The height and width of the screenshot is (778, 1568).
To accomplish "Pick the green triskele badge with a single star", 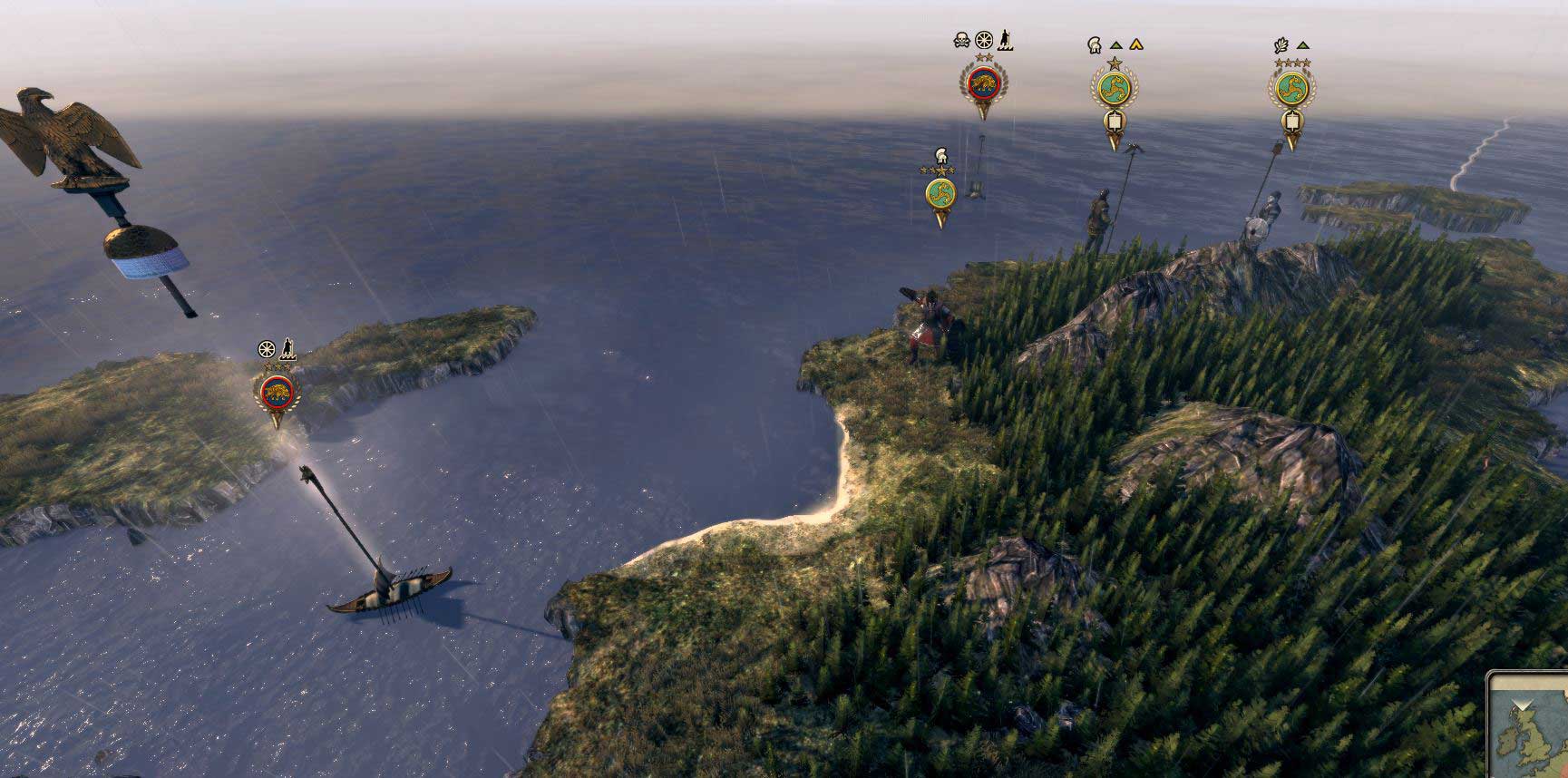I will coord(1114,90).
